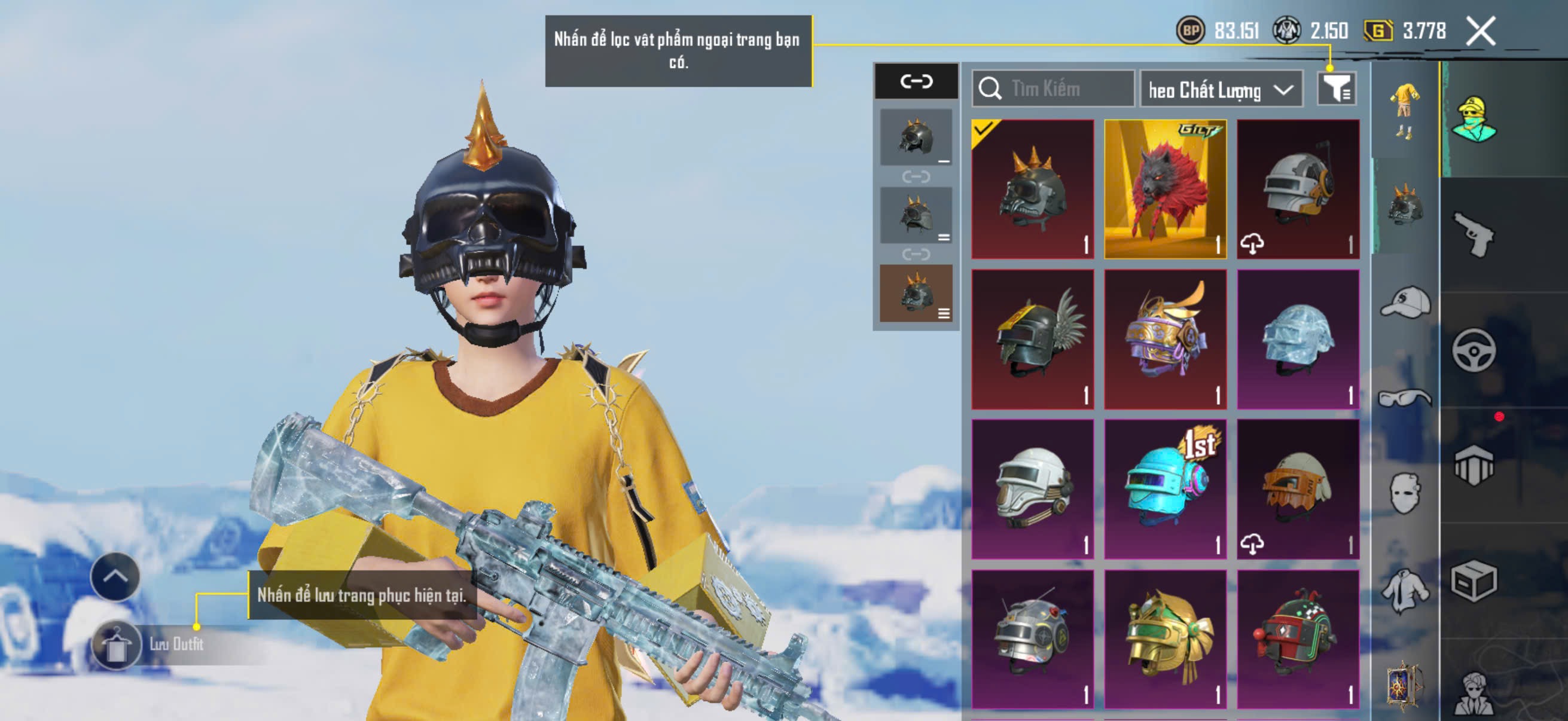1568x721 pixels.
Task: Close the inventory screen with the X
Action: 1480,30
